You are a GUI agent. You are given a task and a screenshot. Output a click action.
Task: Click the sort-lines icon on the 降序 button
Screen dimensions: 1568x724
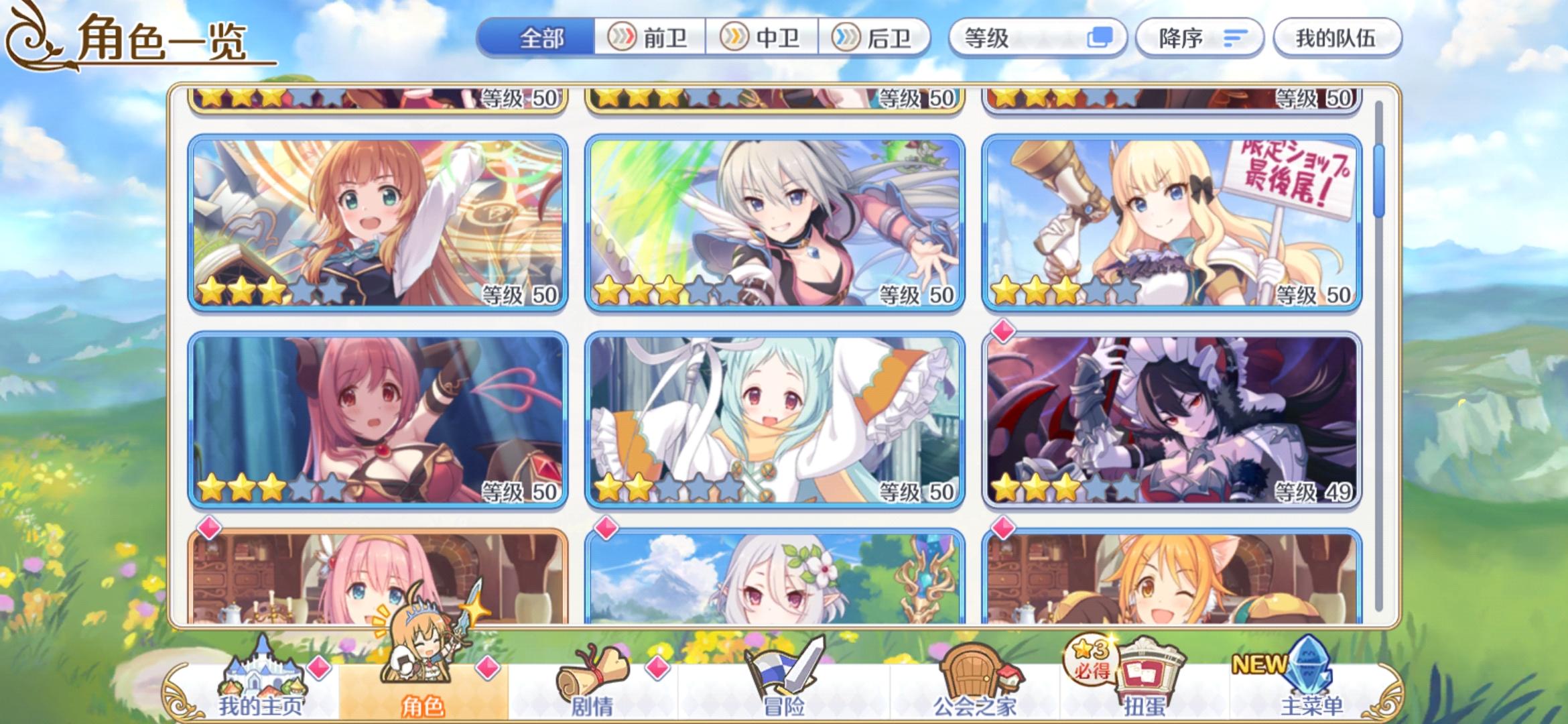[1236, 38]
